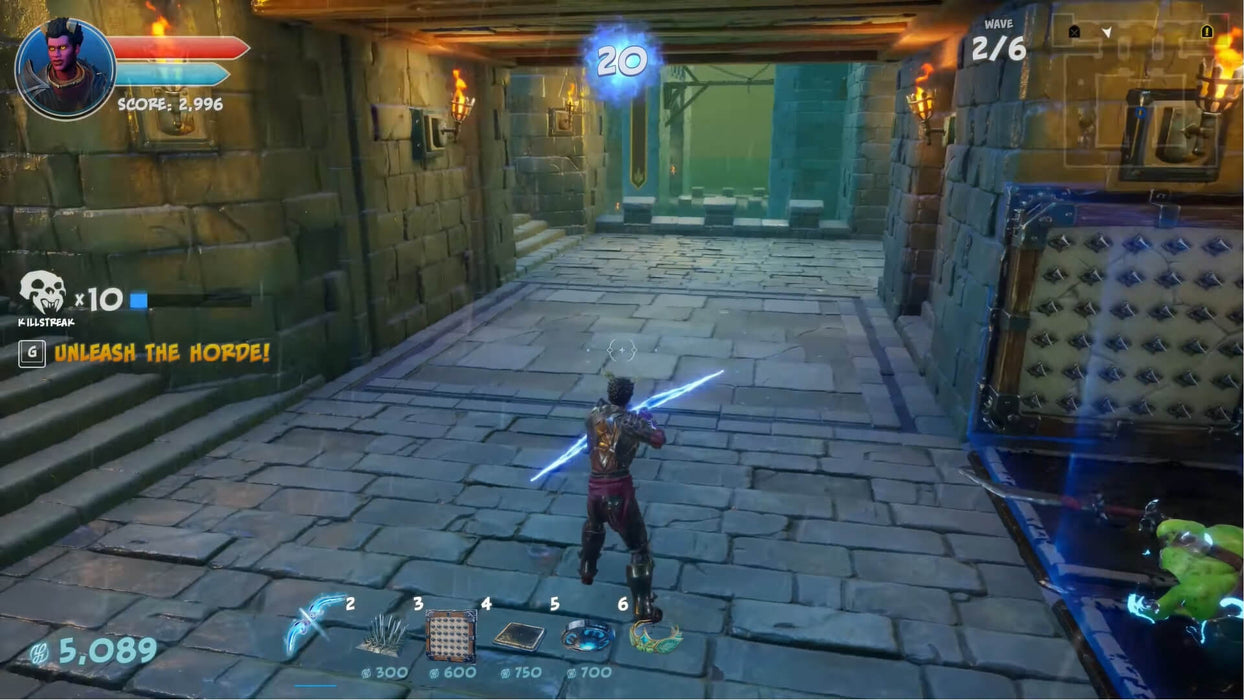Screen dimensions: 1244x700
Task: Click the yellow exclamation marker on minimap
Action: [1206, 32]
